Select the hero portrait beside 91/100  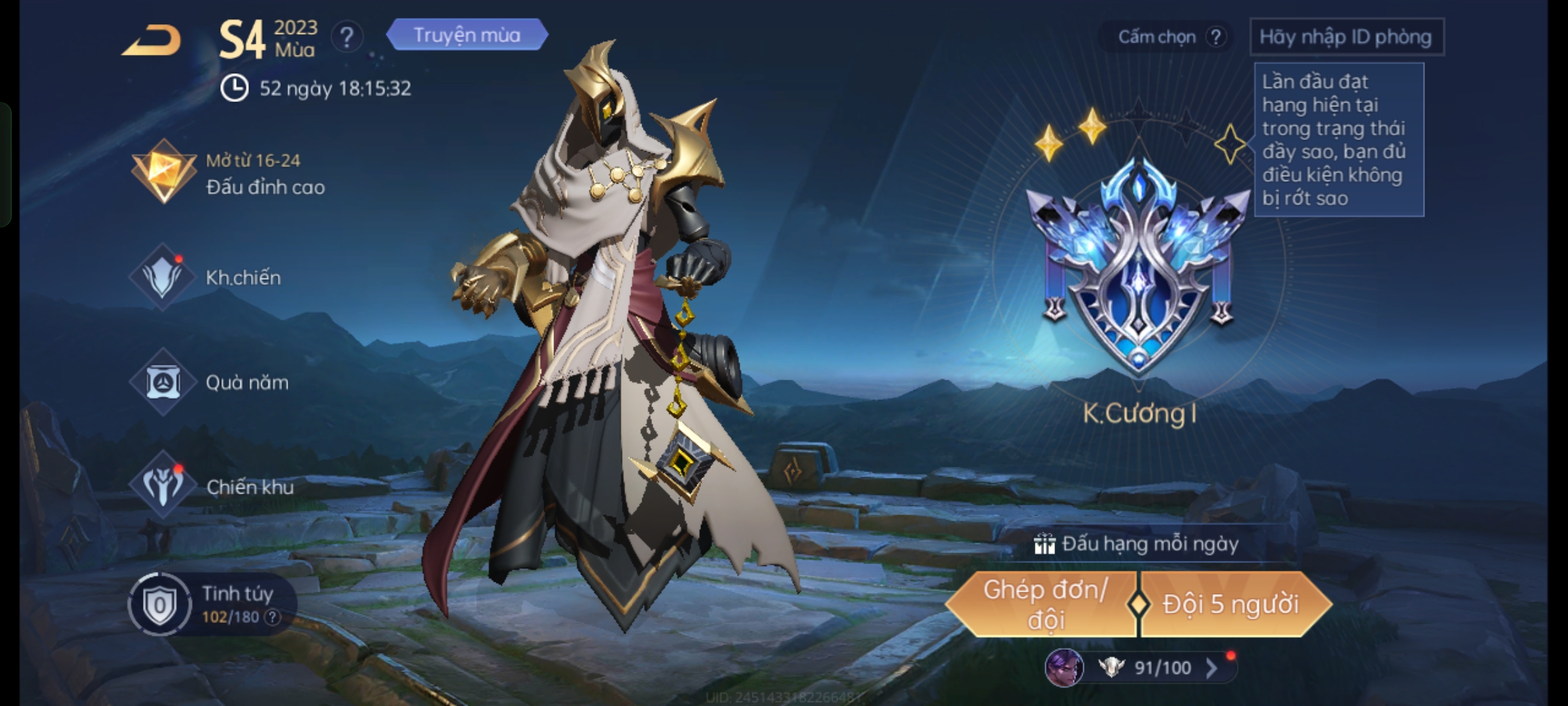coord(1064,667)
